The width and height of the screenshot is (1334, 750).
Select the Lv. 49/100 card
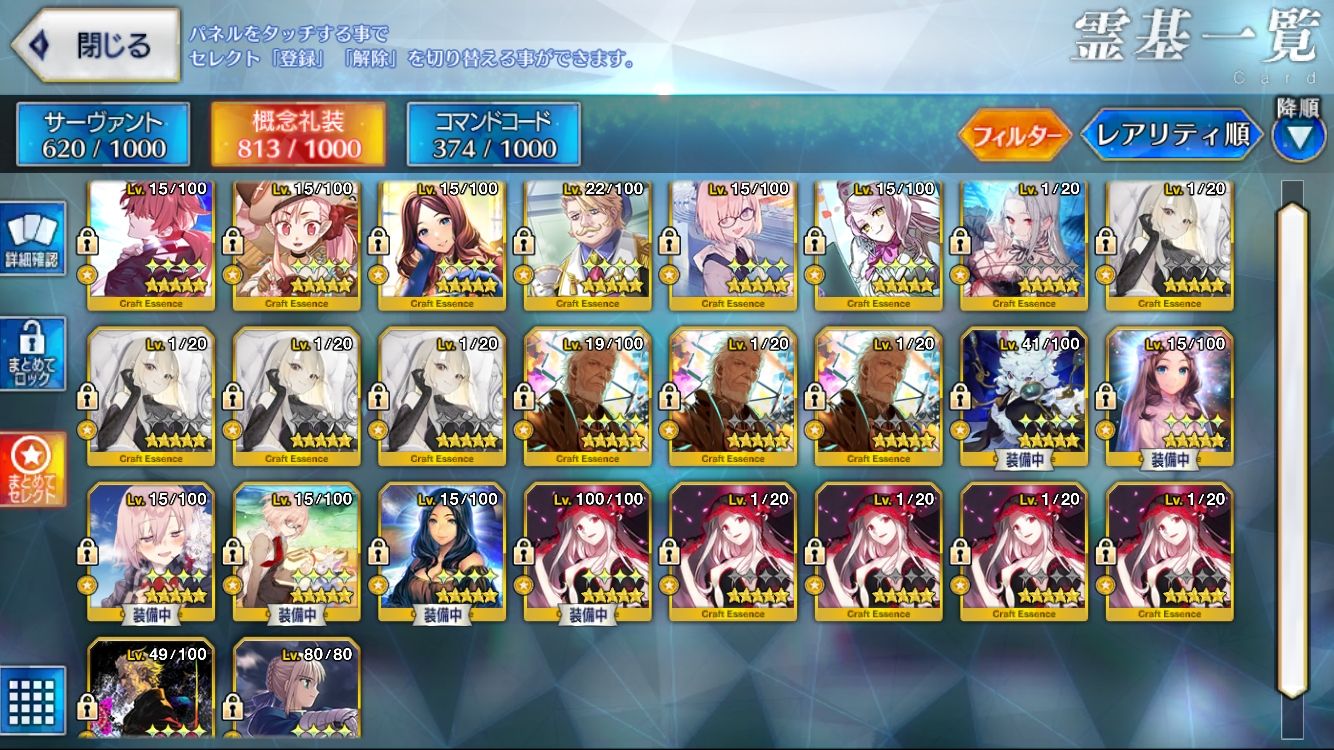150,690
